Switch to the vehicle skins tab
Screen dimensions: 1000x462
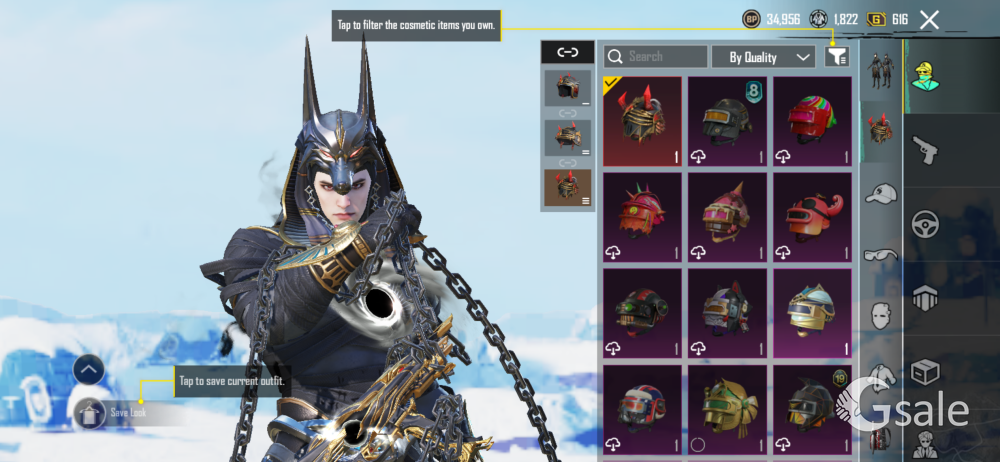point(925,224)
